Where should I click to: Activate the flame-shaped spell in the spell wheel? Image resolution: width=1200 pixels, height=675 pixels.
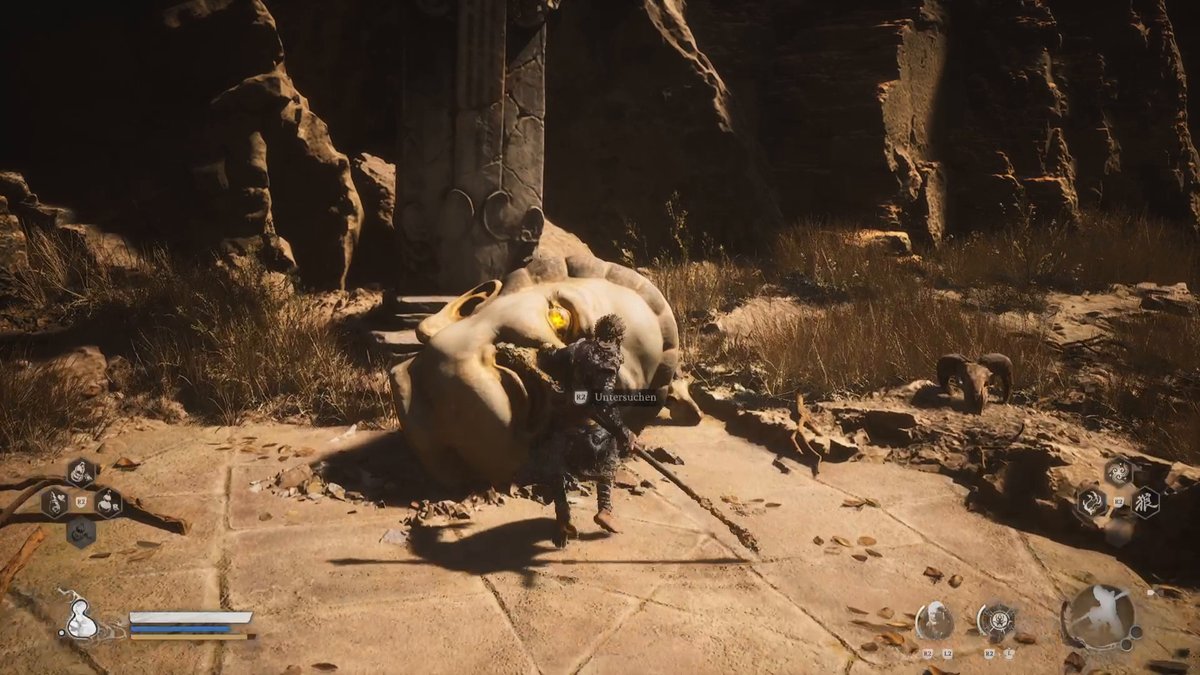pos(1091,501)
